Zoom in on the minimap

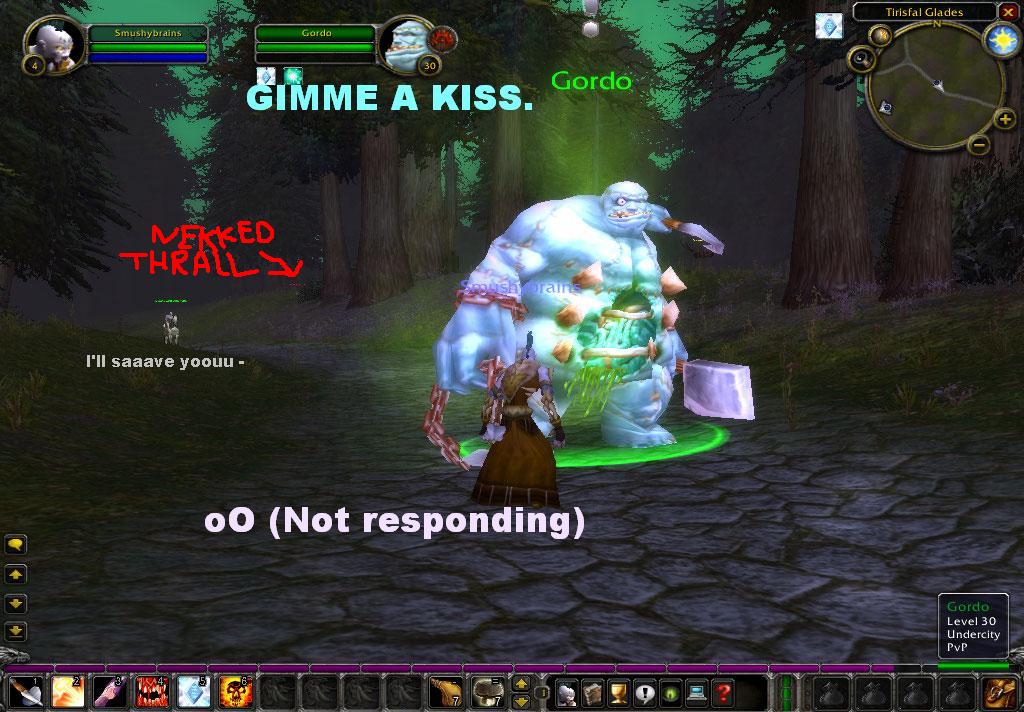tap(1005, 121)
